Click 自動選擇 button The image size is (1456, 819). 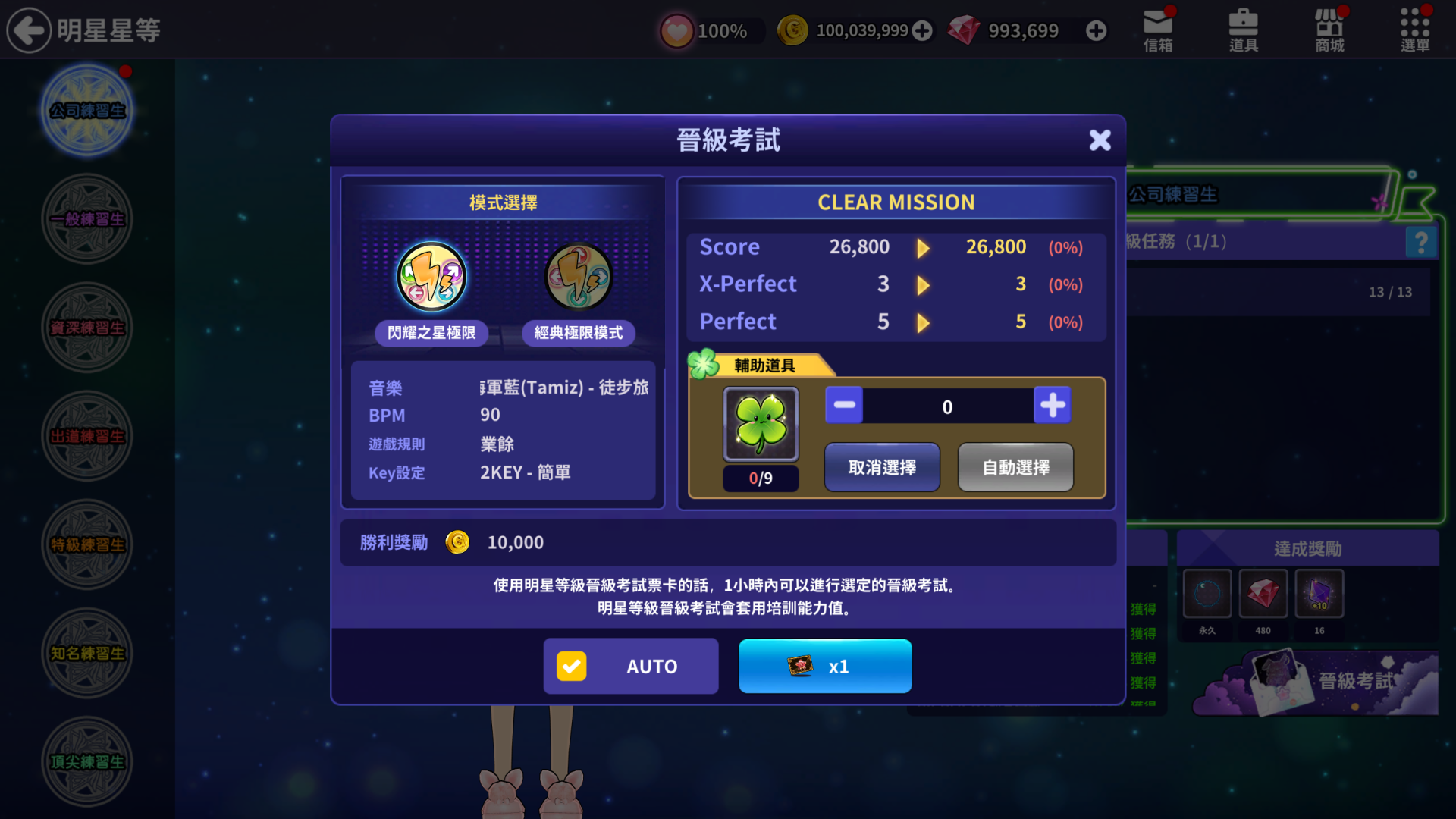click(1015, 467)
